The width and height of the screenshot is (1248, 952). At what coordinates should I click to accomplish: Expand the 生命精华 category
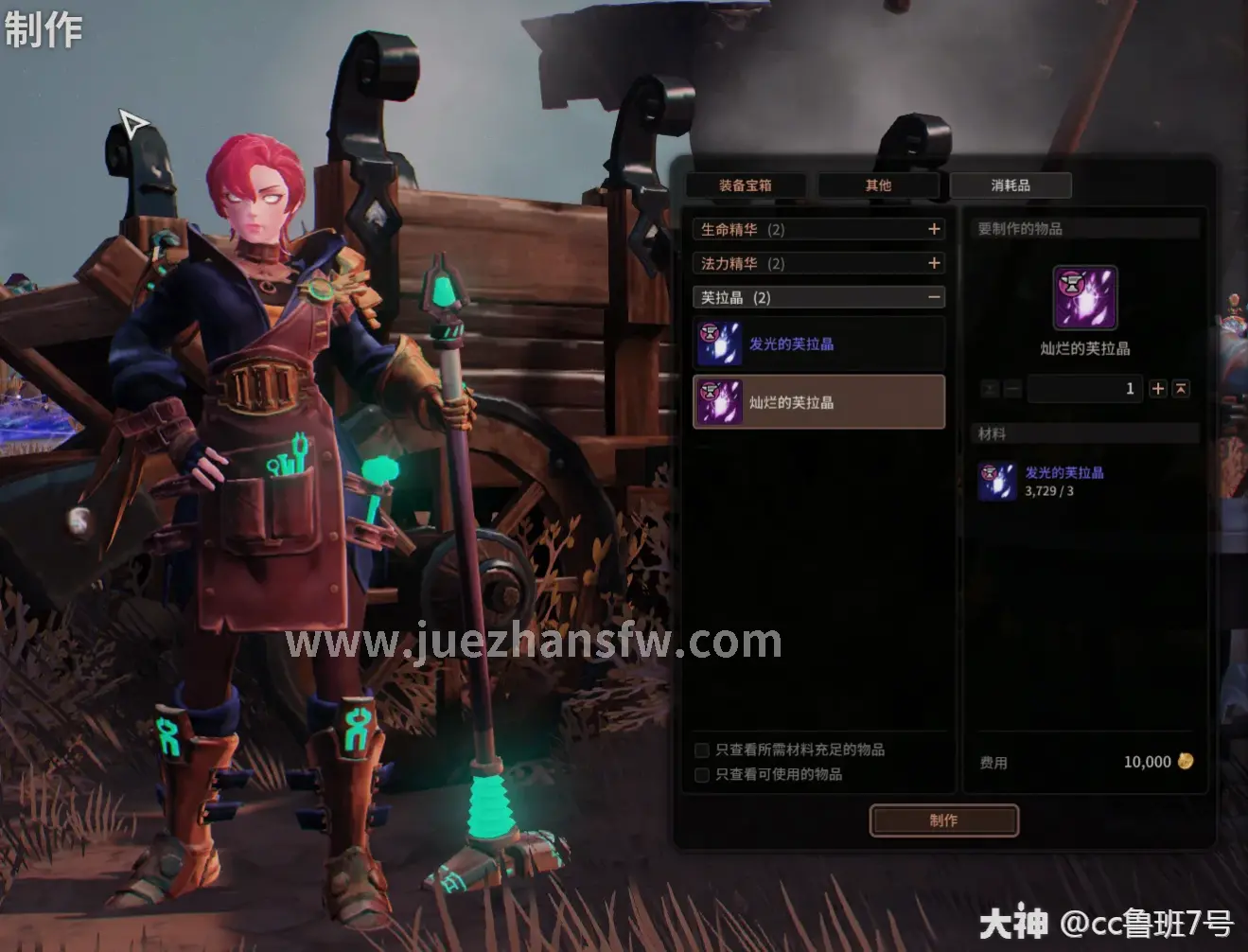point(934,229)
